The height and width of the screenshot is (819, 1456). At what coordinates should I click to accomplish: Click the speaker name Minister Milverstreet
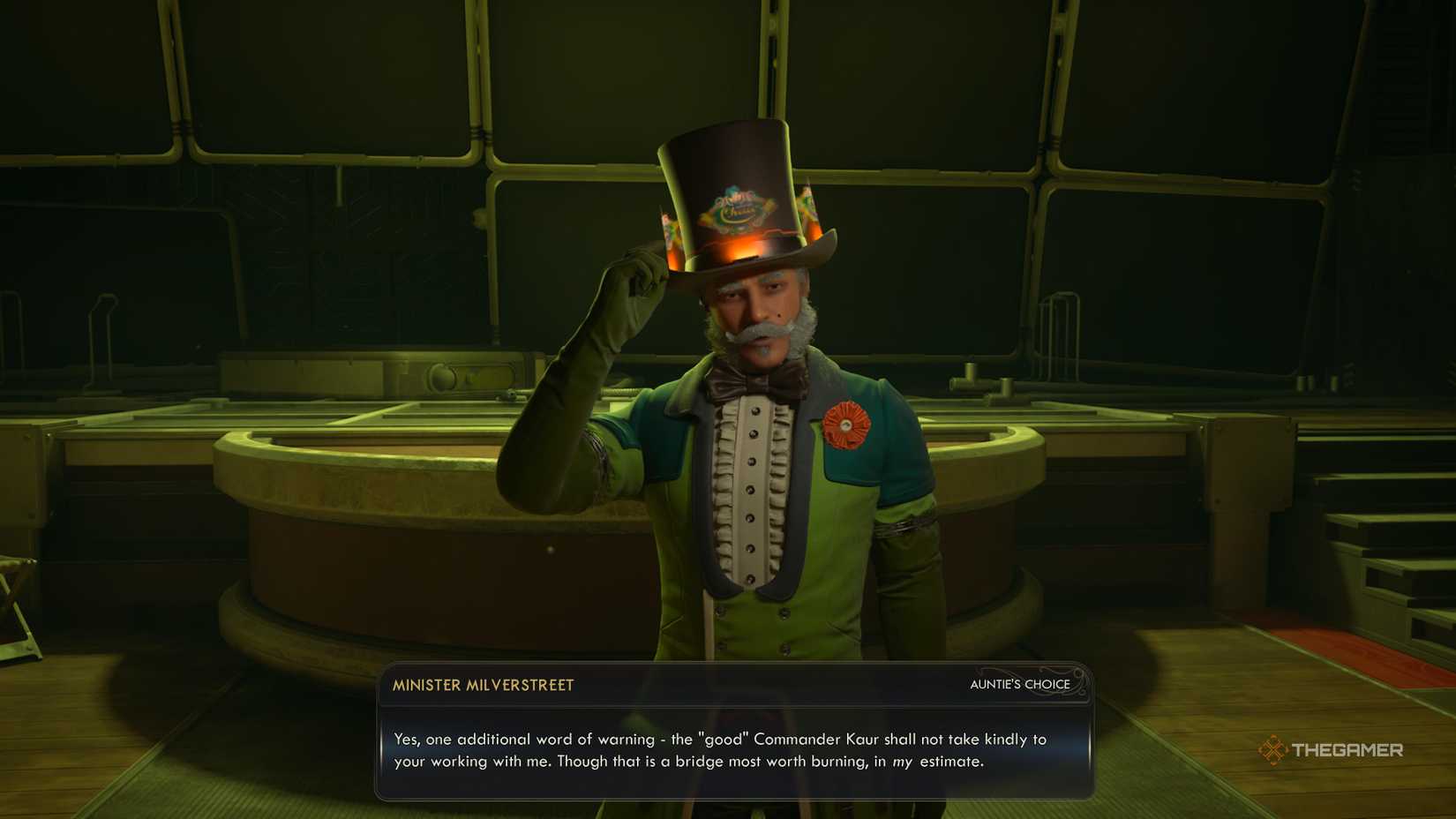click(x=482, y=685)
